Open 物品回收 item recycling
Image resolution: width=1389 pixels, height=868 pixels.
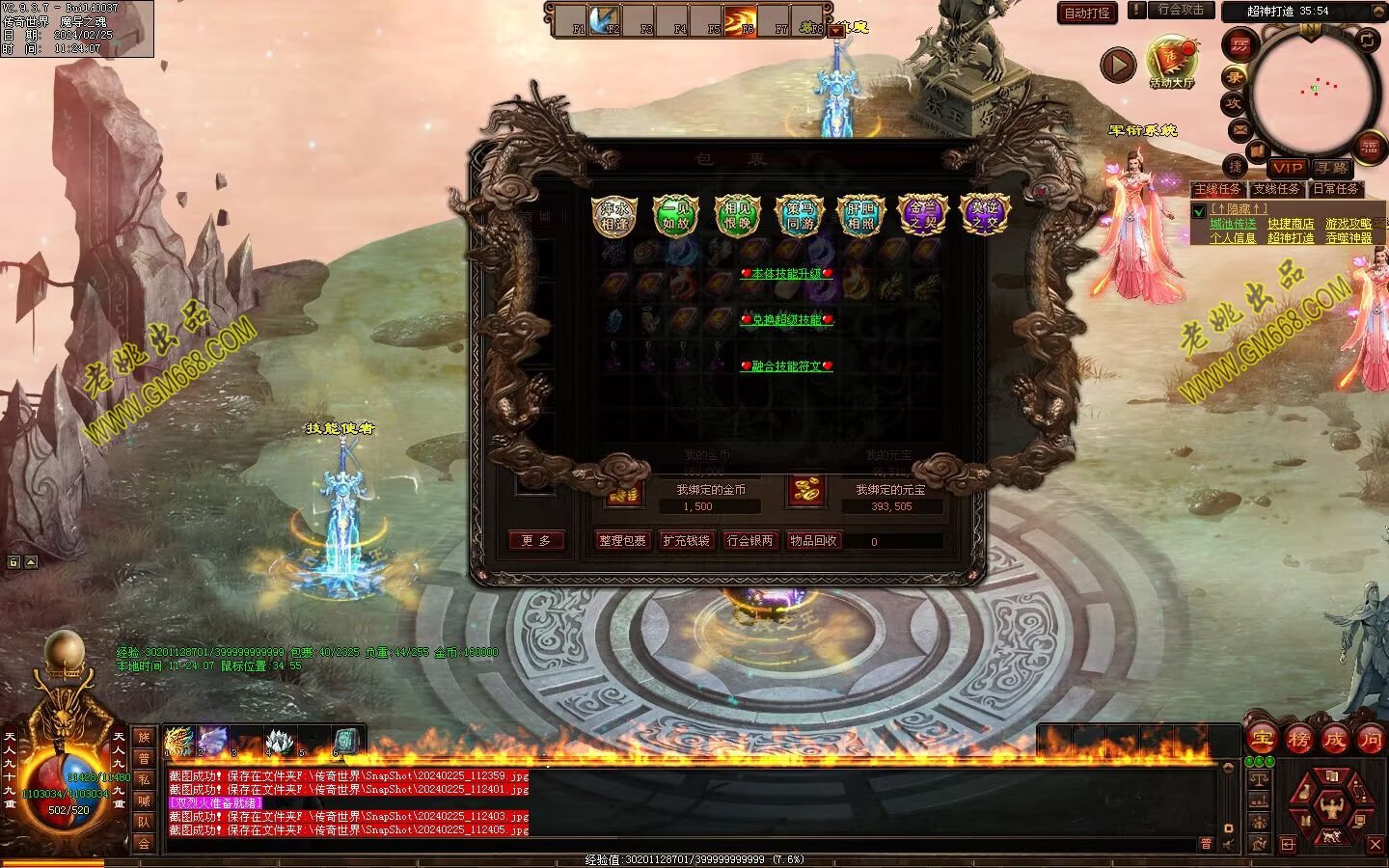coord(813,541)
